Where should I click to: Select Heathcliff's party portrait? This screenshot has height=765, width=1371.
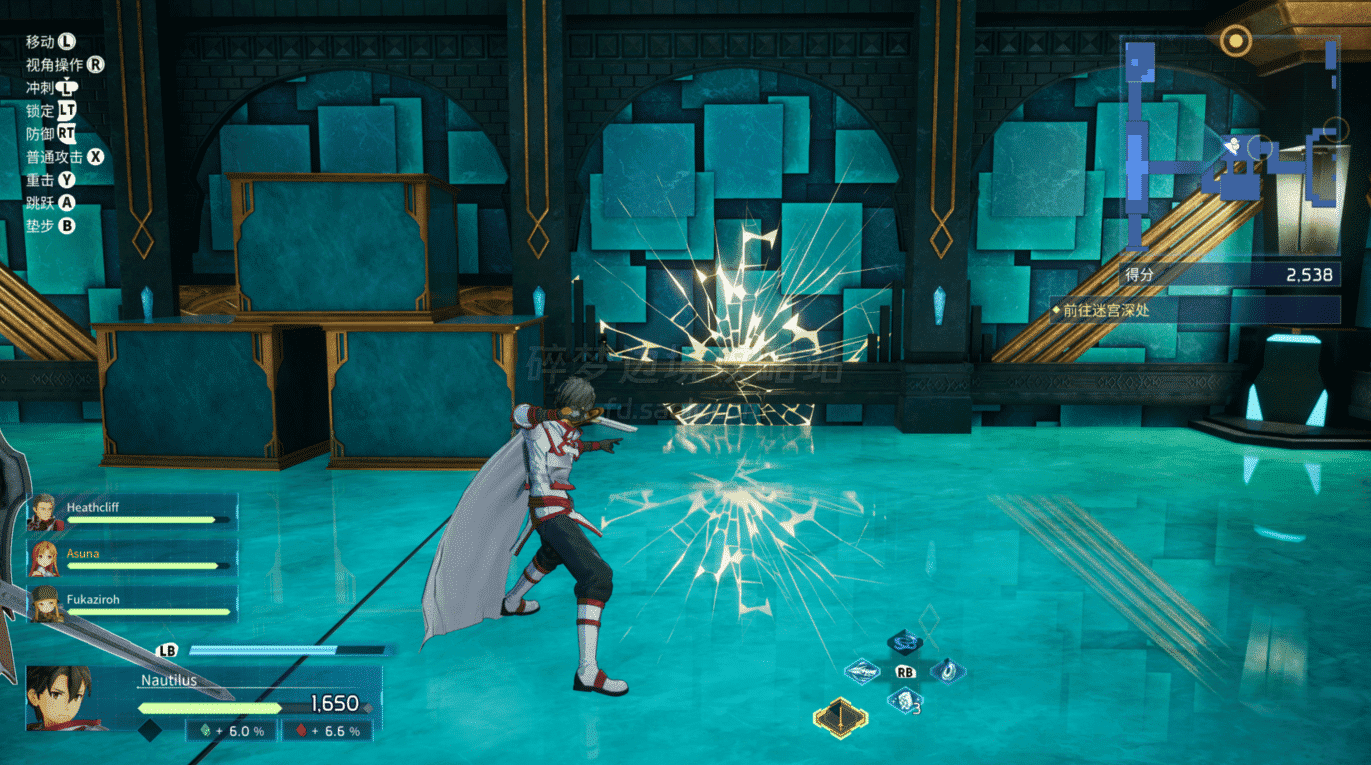[45, 513]
